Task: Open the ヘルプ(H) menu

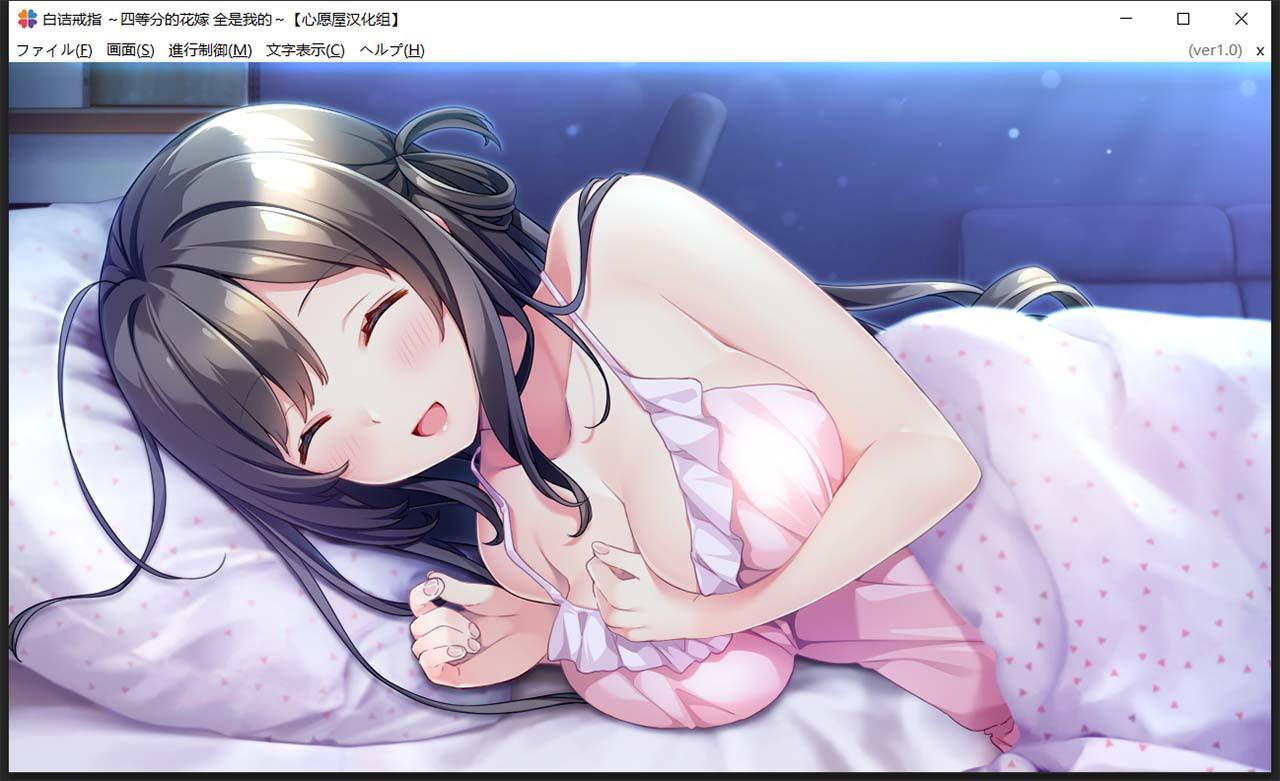Action: pyautogui.click(x=392, y=49)
